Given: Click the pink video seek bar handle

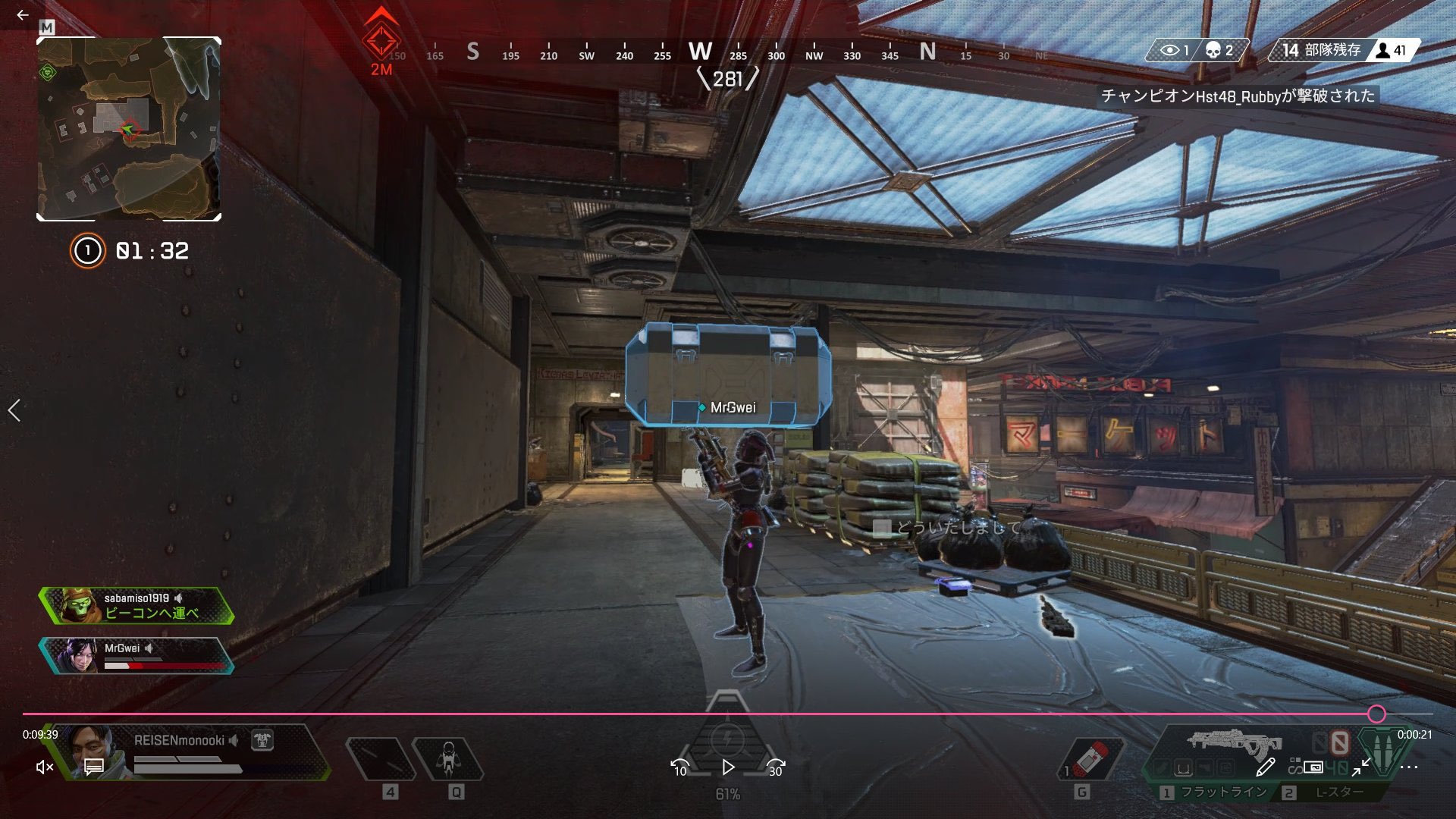Looking at the screenshot, I should point(1376,714).
